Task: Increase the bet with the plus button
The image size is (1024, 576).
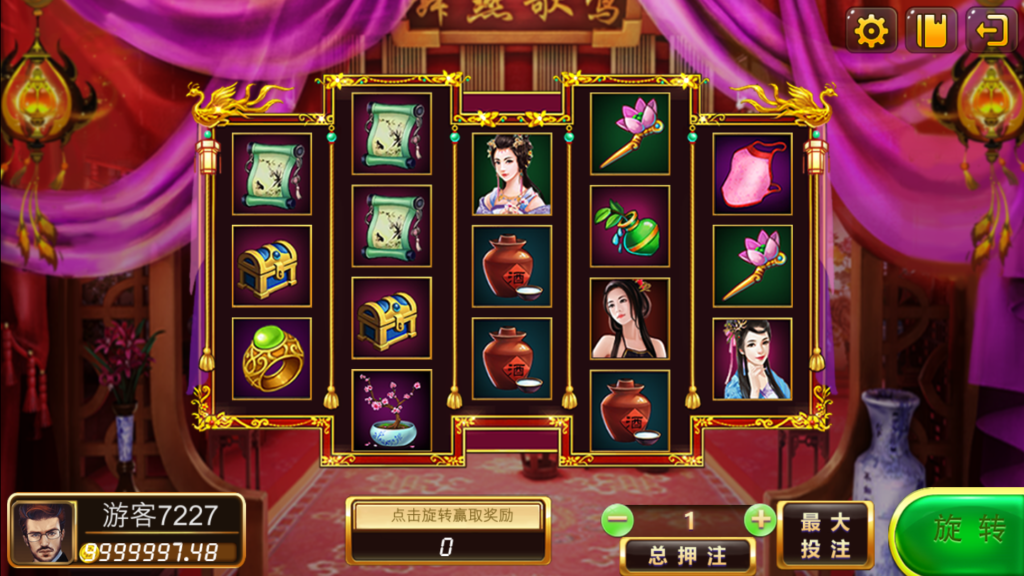Action: pyautogui.click(x=761, y=520)
